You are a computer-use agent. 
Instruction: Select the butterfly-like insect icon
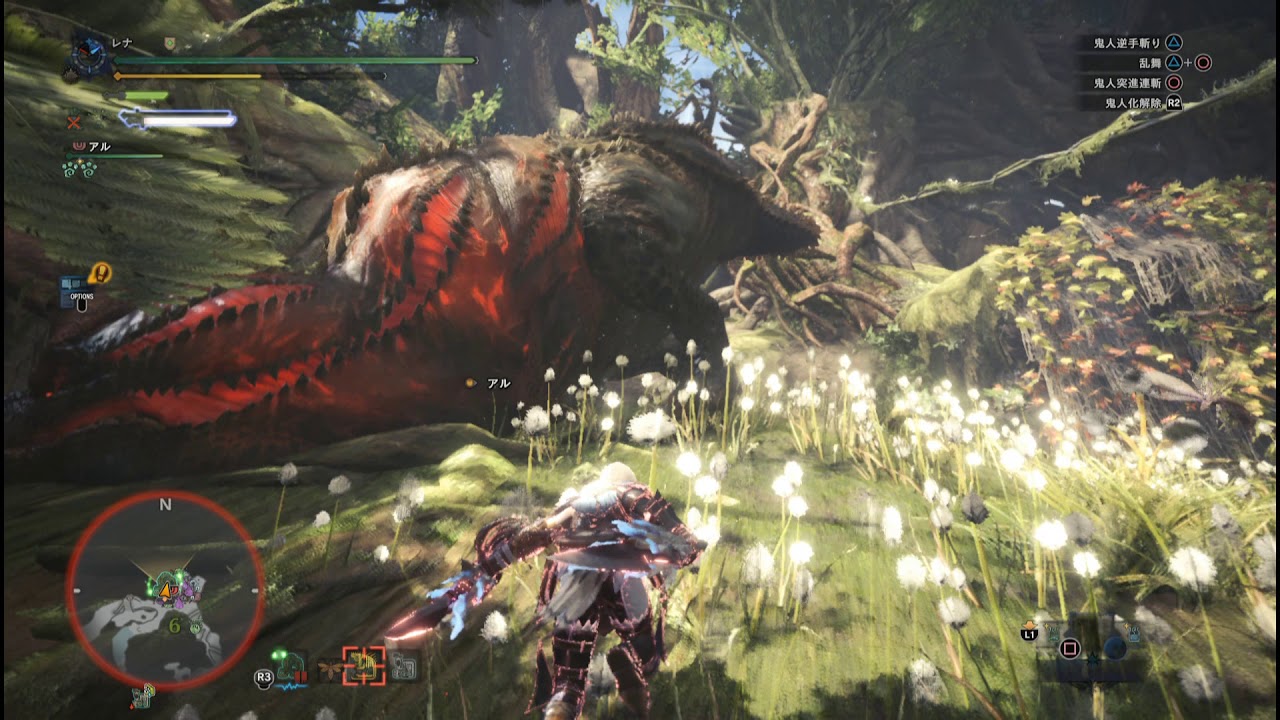coord(329,666)
